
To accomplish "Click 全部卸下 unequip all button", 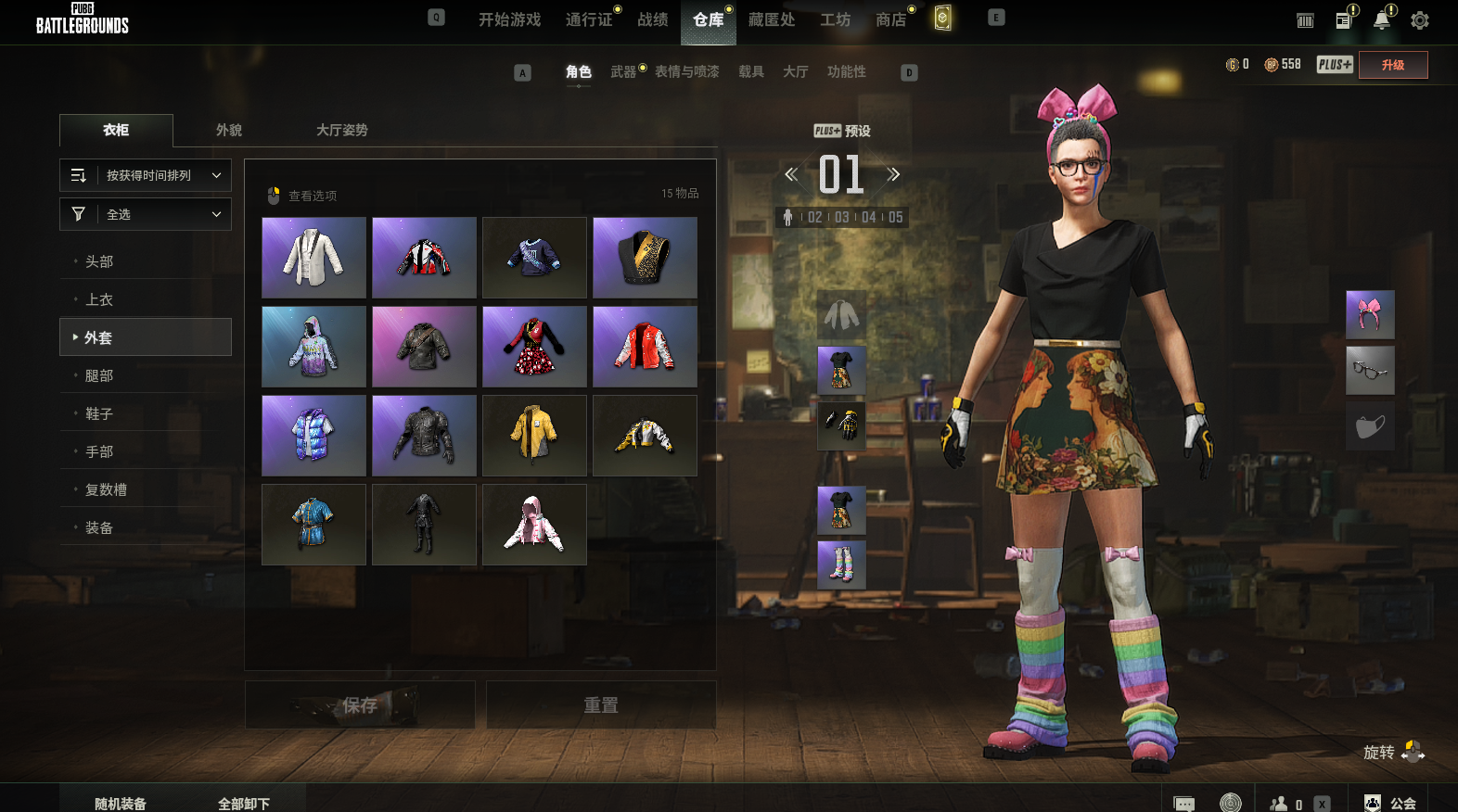I will tap(244, 803).
